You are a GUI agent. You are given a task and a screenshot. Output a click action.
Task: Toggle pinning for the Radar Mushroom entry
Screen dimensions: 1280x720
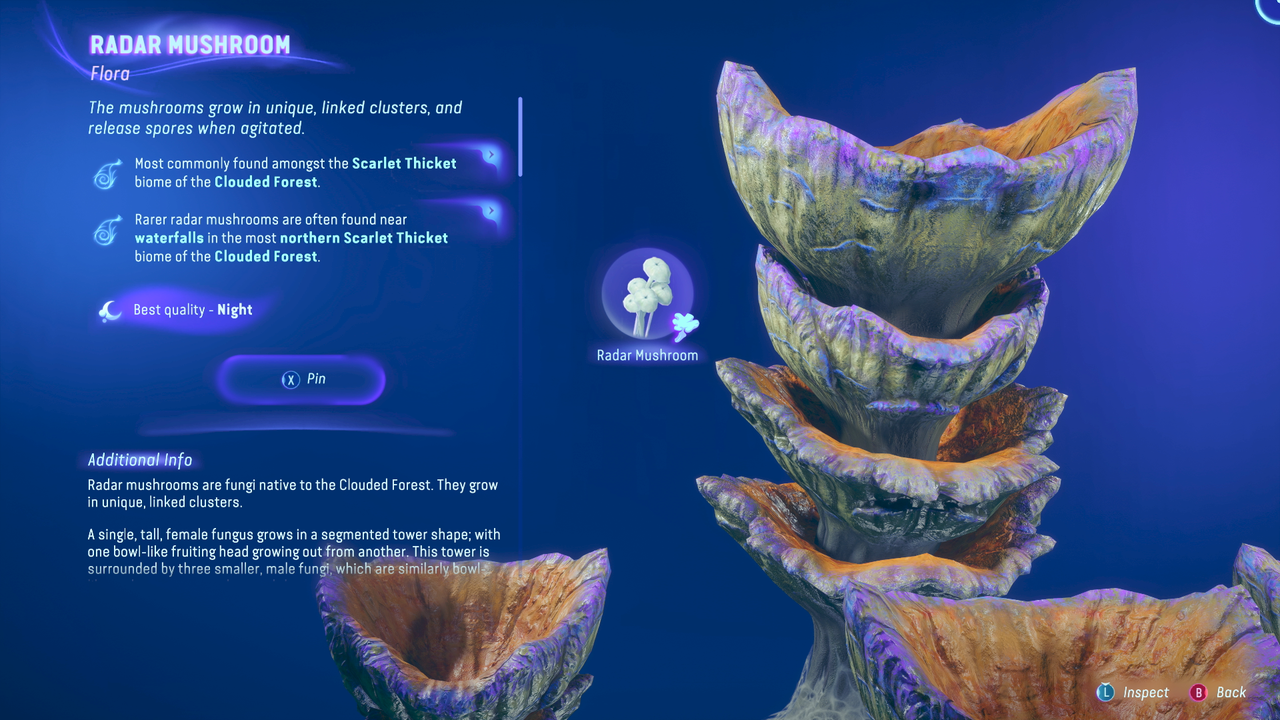[300, 379]
